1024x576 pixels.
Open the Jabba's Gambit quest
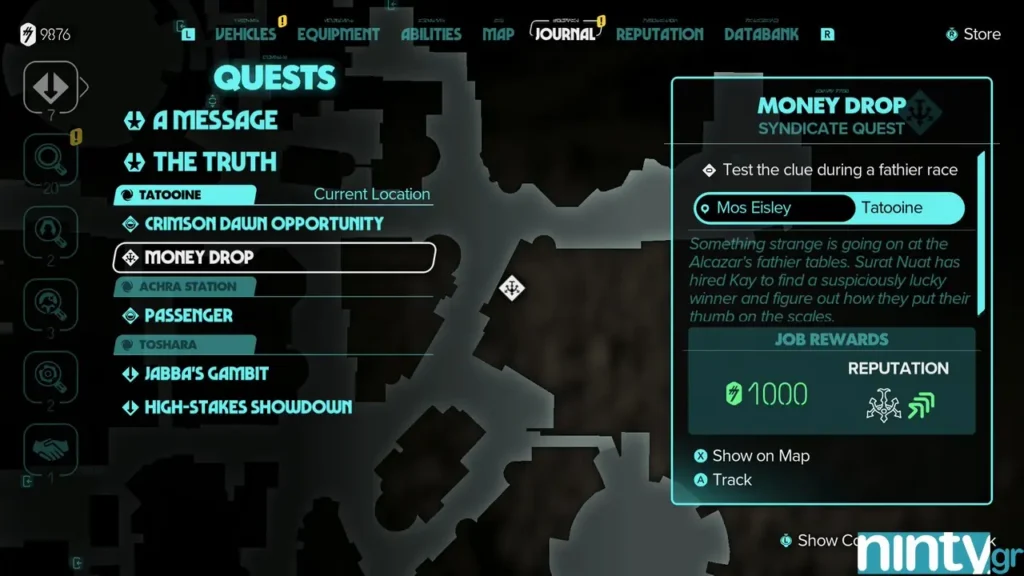206,374
